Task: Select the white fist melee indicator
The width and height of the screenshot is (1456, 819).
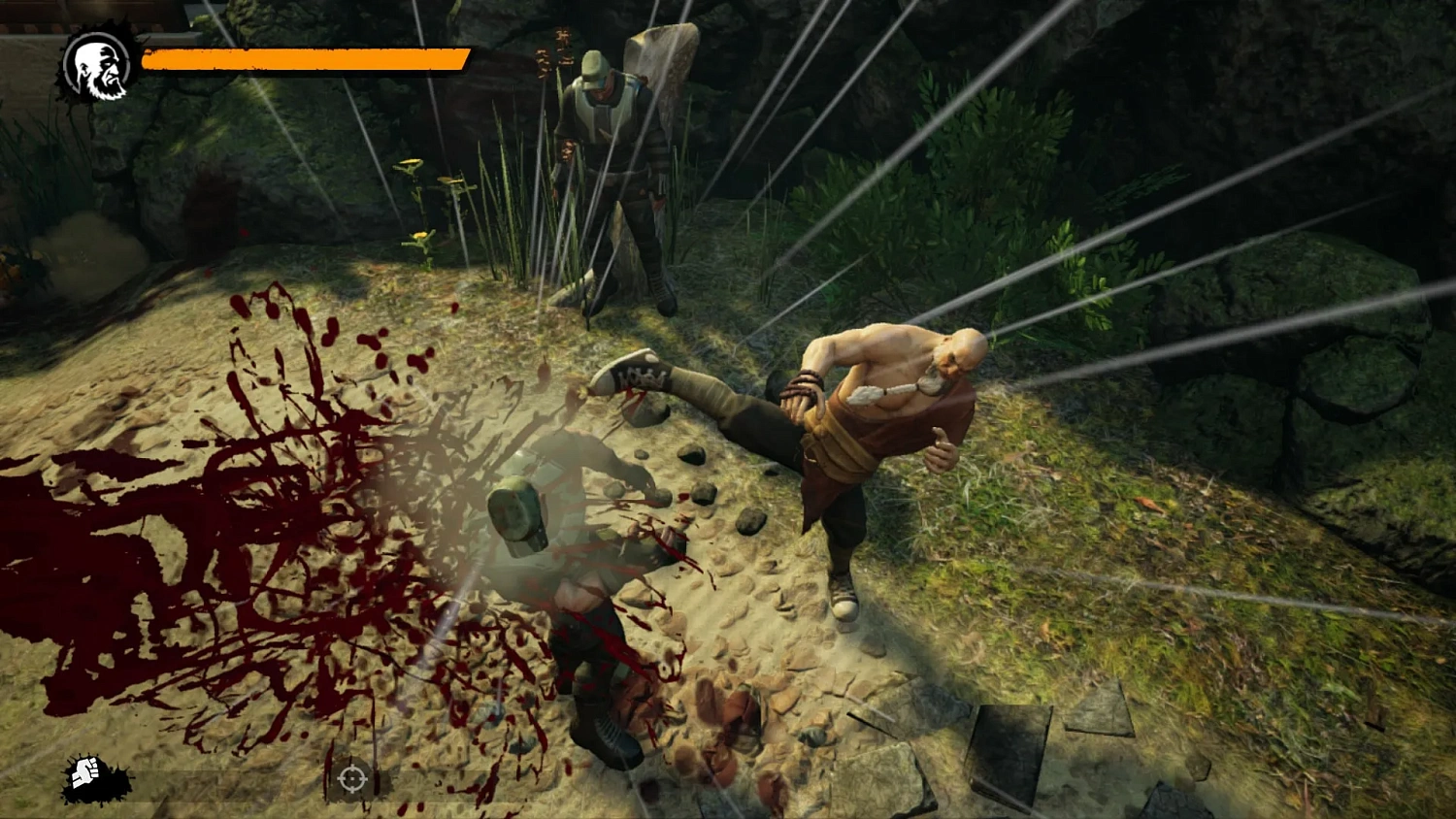Action: [85, 773]
